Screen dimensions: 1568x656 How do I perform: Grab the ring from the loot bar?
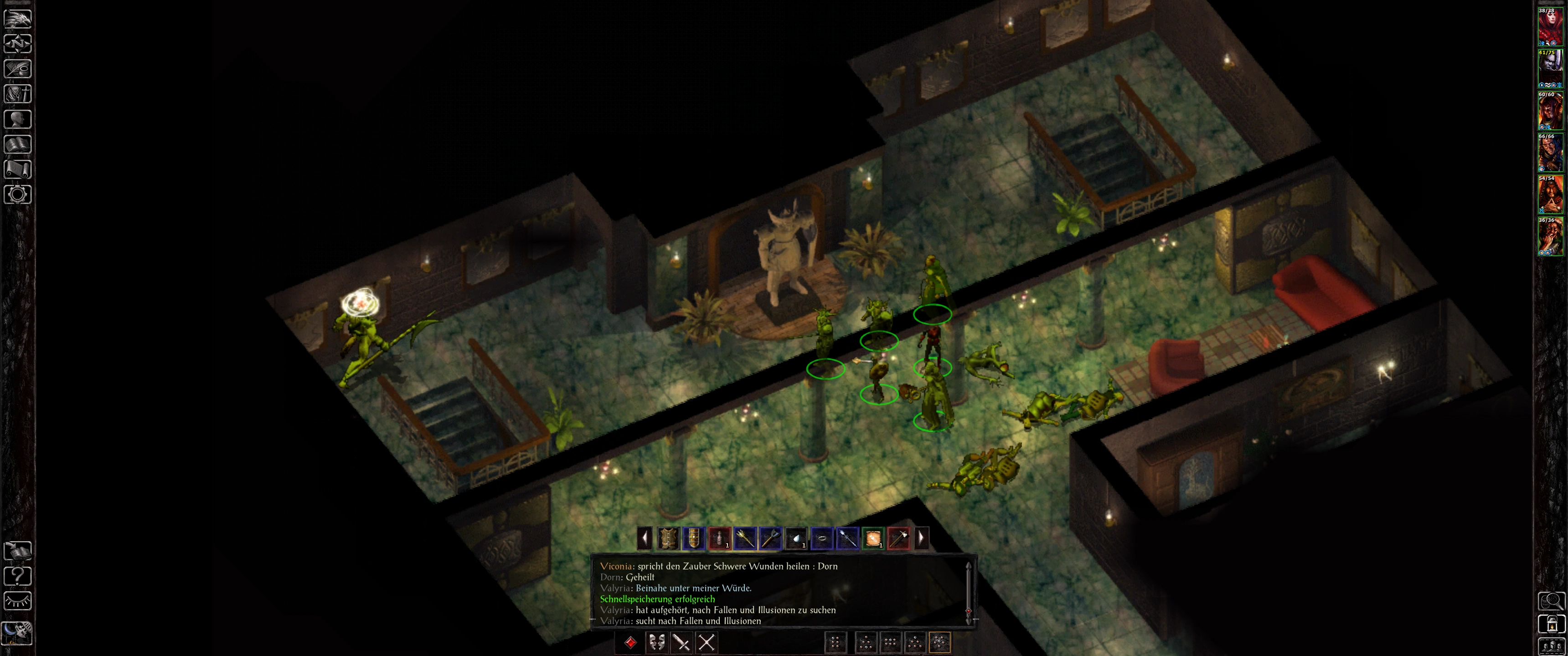[x=821, y=538]
